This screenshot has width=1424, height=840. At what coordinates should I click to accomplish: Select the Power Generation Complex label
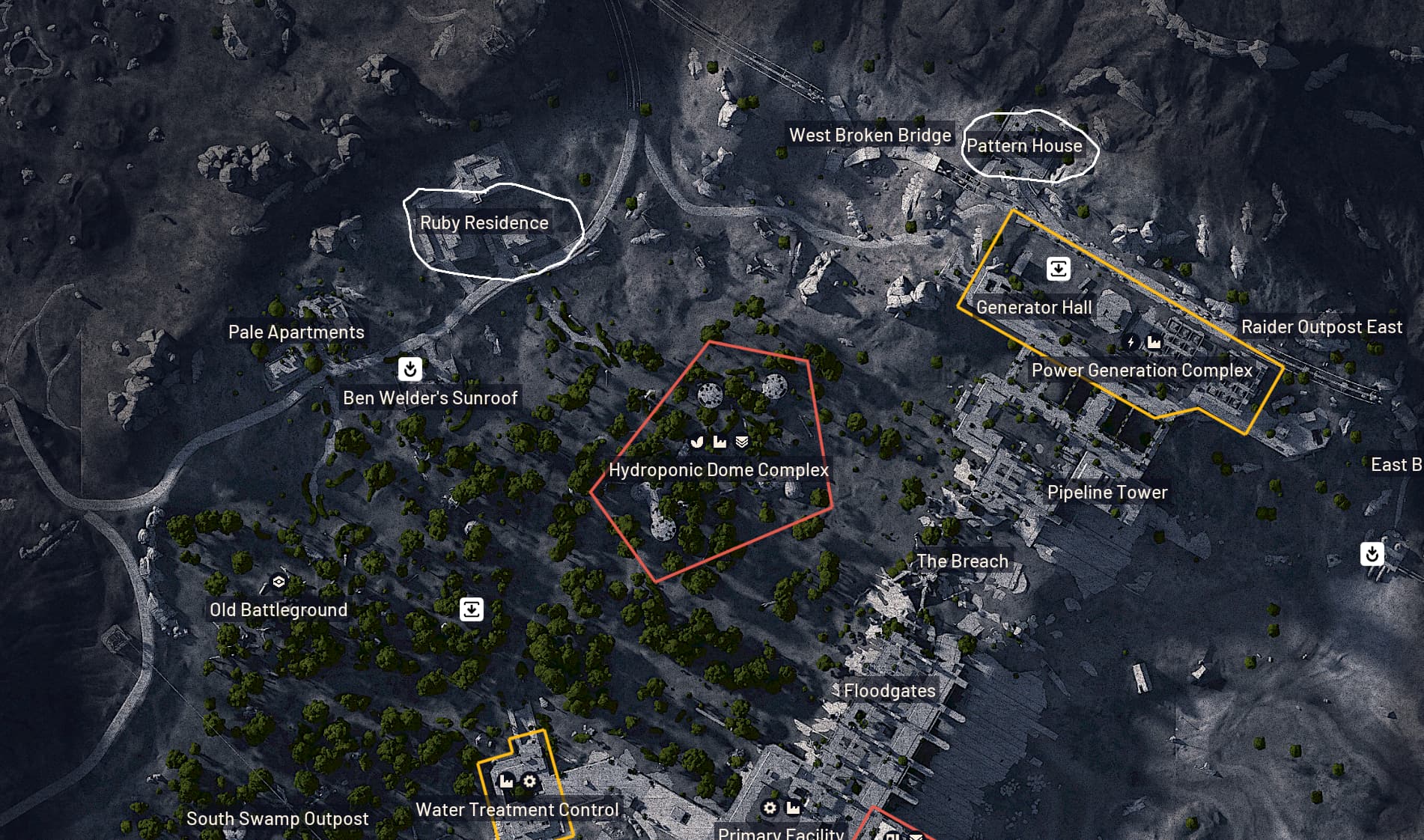(1141, 371)
